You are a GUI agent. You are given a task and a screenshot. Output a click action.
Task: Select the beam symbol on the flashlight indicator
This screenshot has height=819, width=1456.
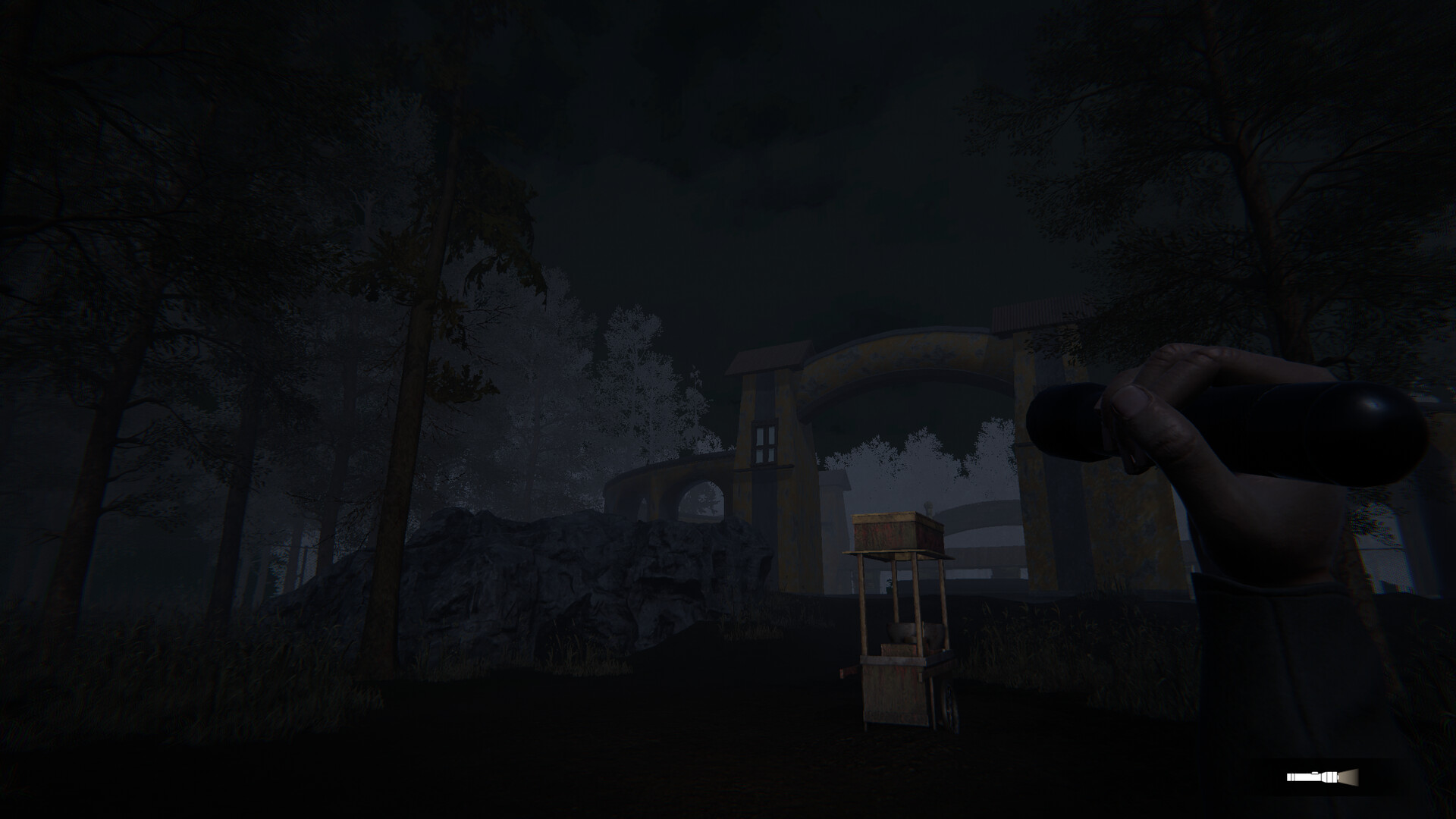tap(1348, 777)
